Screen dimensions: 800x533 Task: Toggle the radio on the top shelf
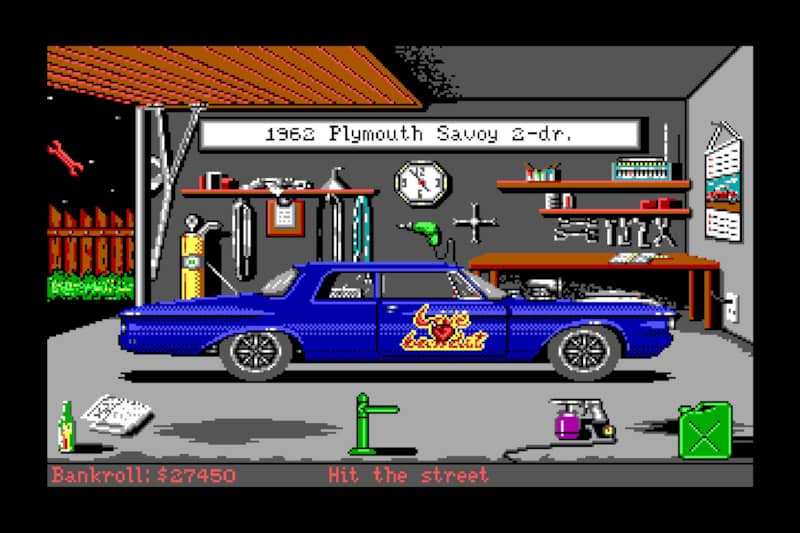click(645, 168)
